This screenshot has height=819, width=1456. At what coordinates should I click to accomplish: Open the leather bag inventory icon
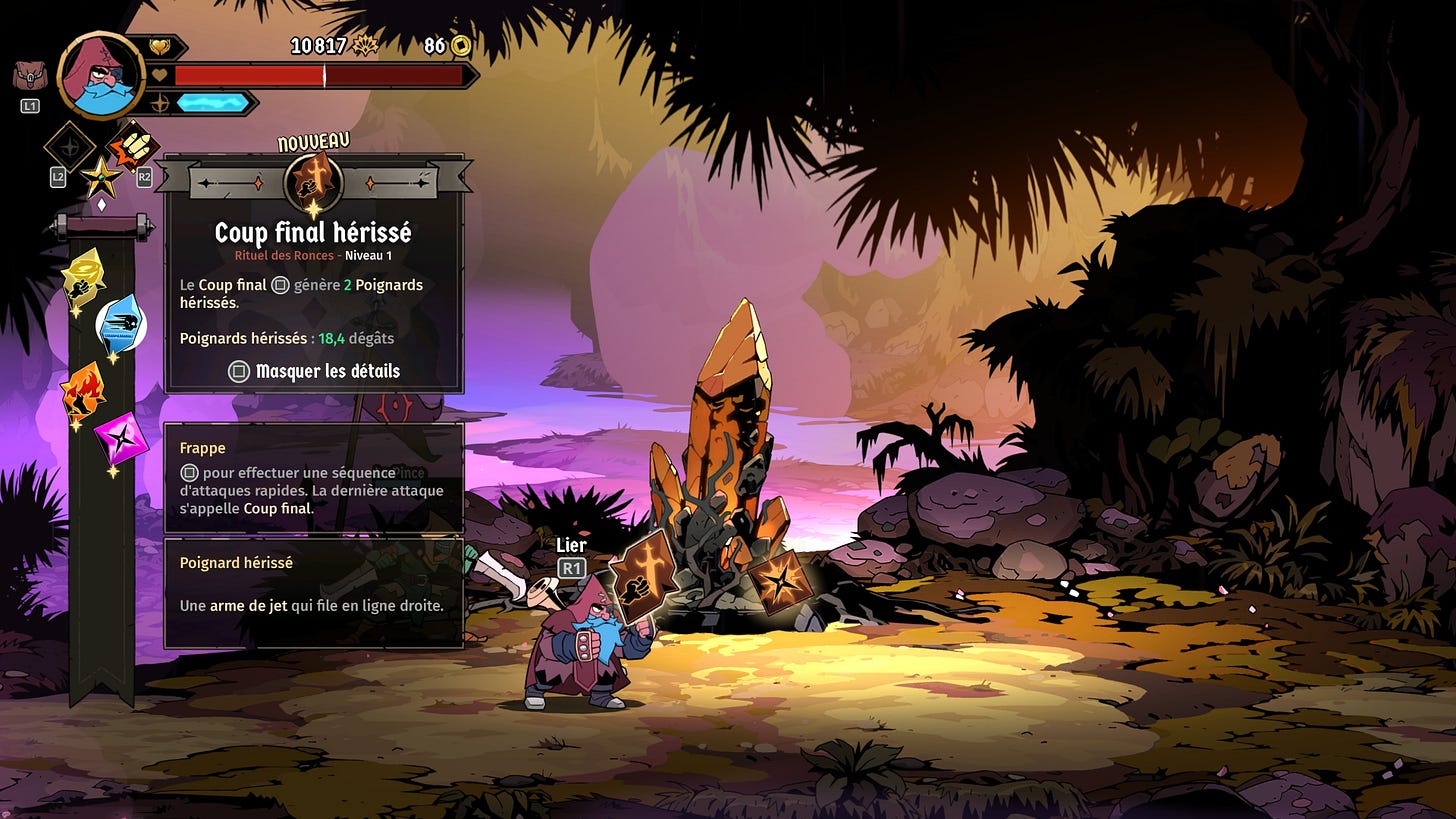click(29, 75)
